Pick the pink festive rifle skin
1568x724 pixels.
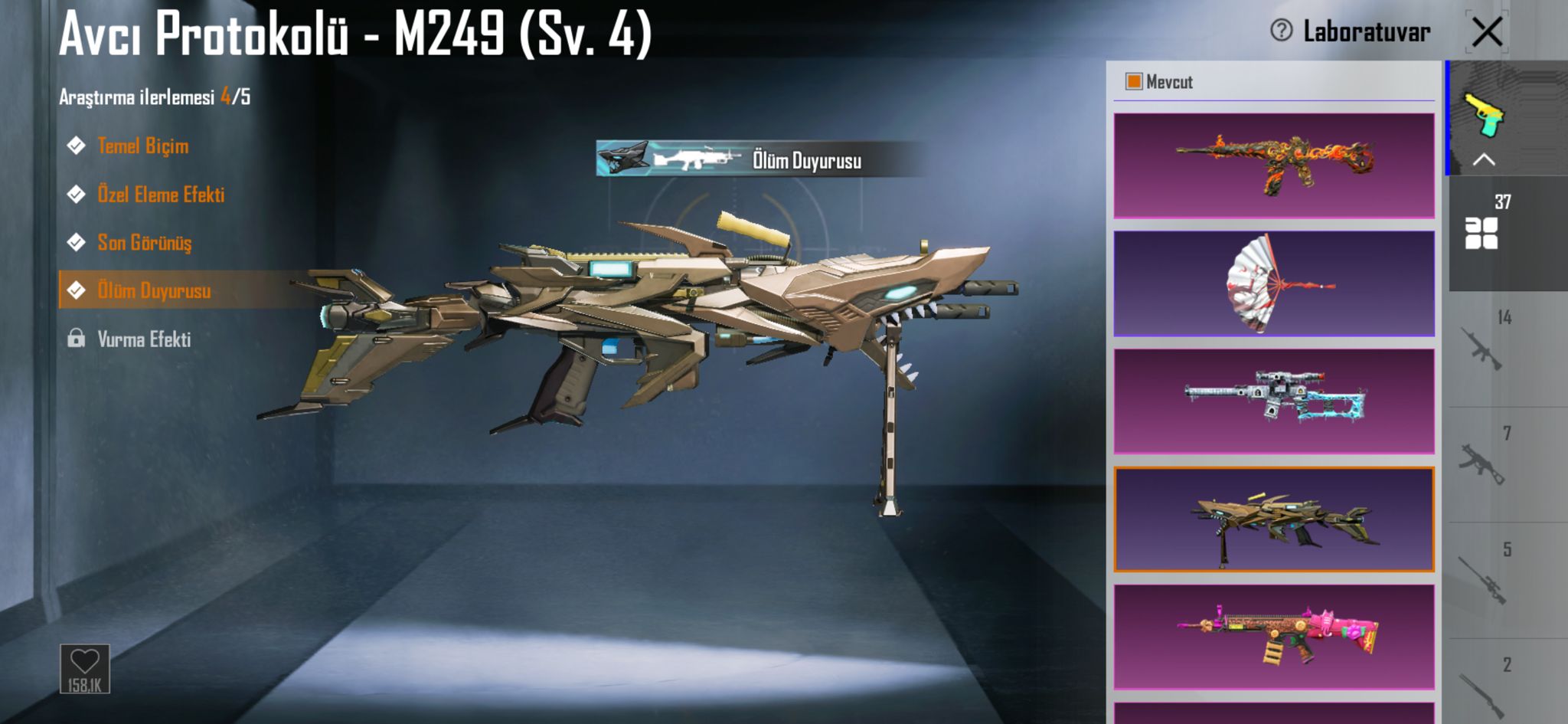coord(1273,637)
